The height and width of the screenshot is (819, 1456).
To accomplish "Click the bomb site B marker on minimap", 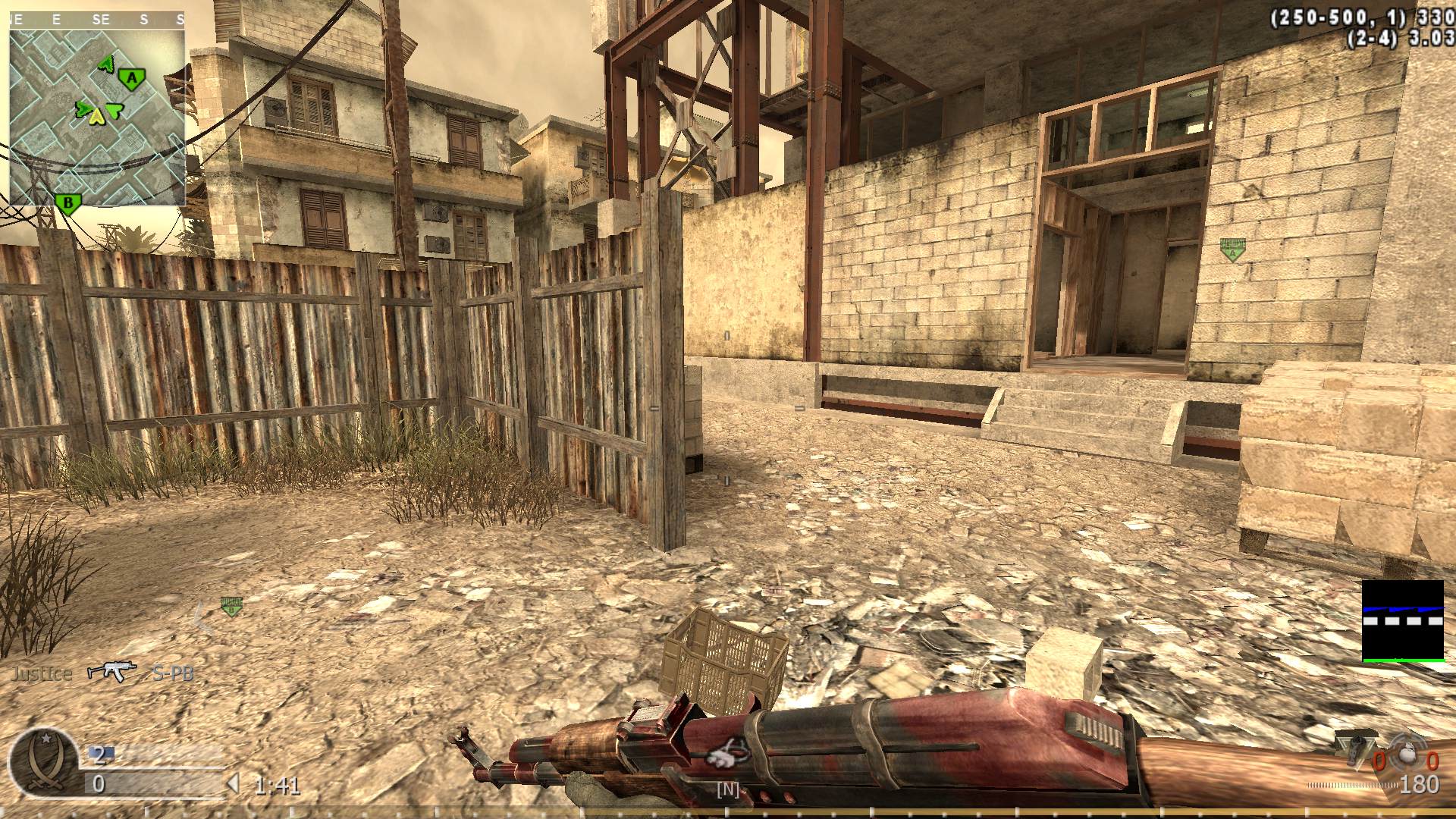I will pos(67,202).
